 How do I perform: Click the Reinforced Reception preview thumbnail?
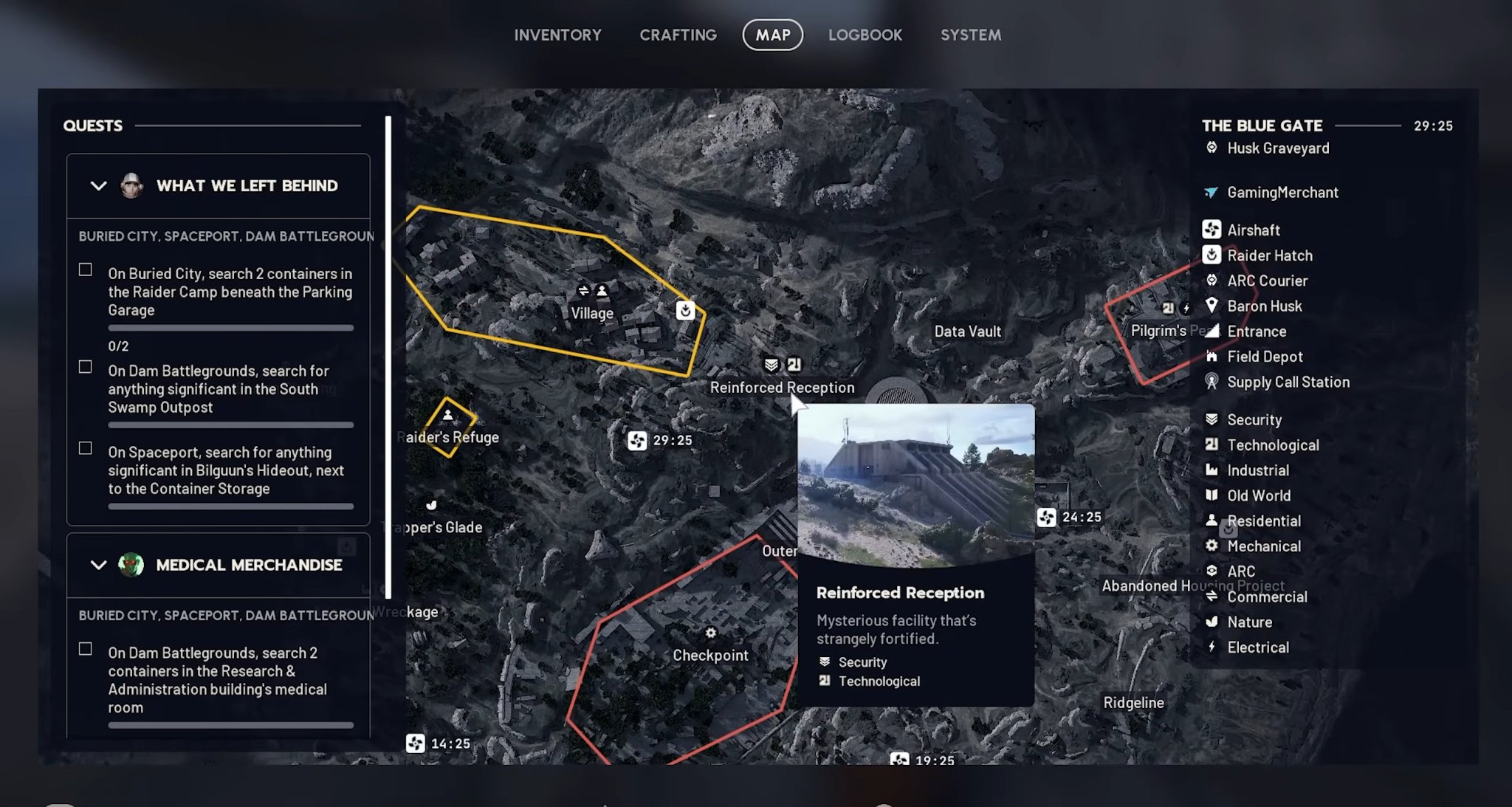coord(915,484)
